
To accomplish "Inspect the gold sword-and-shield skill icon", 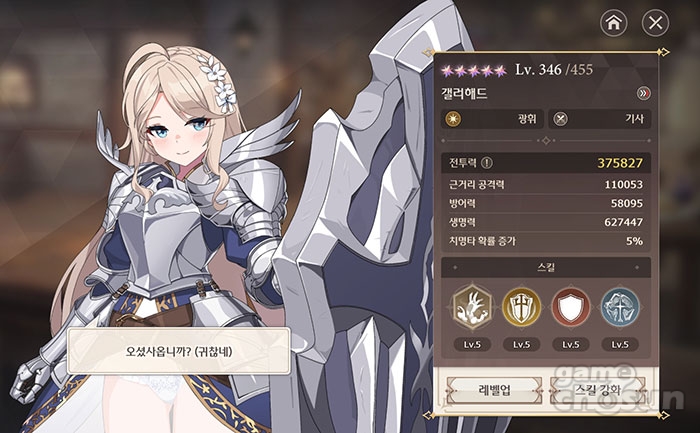I will pyautogui.click(x=520, y=307).
